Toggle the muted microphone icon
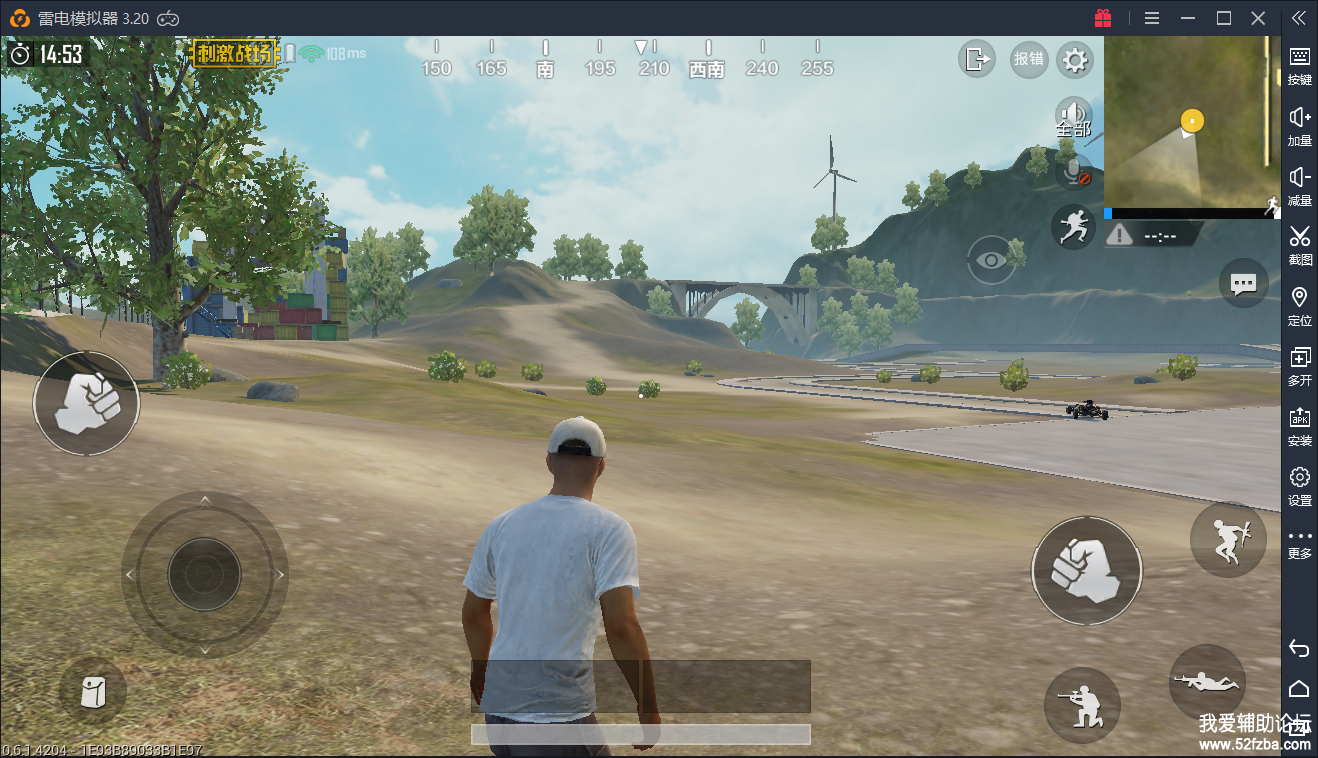The image size is (1318, 758). point(1074,172)
